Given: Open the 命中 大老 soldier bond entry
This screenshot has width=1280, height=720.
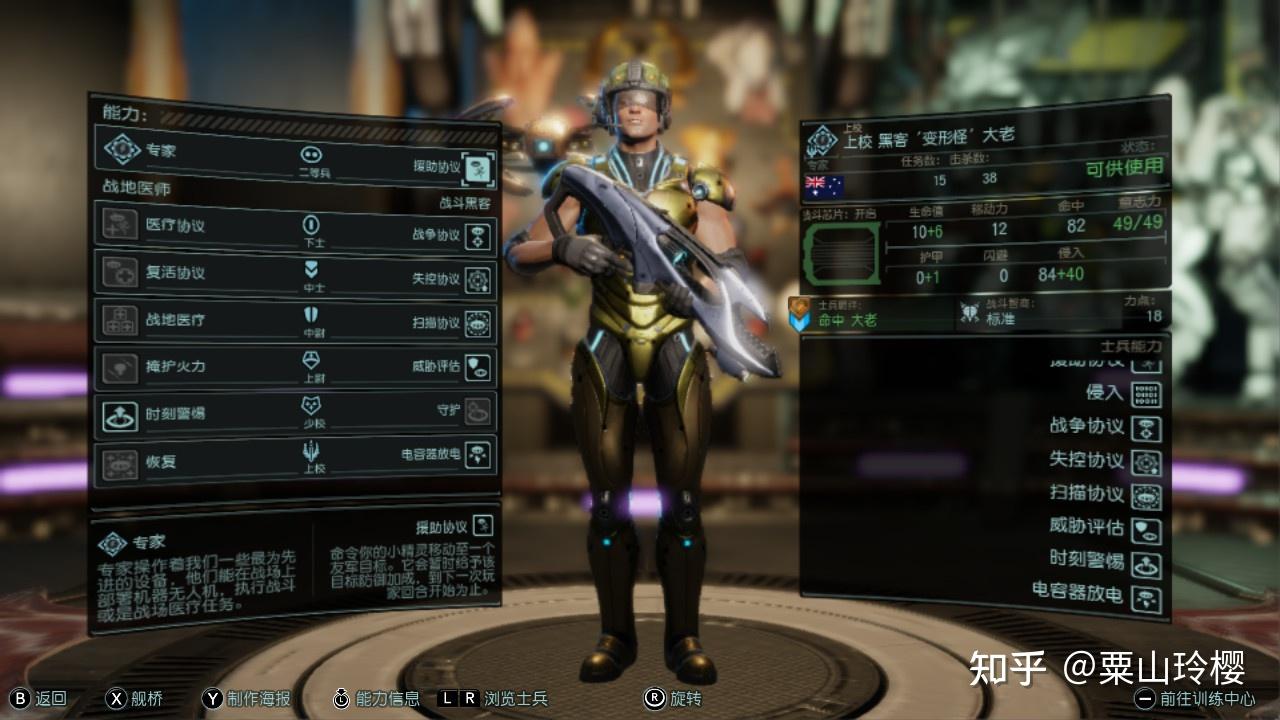Looking at the screenshot, I should [x=850, y=316].
